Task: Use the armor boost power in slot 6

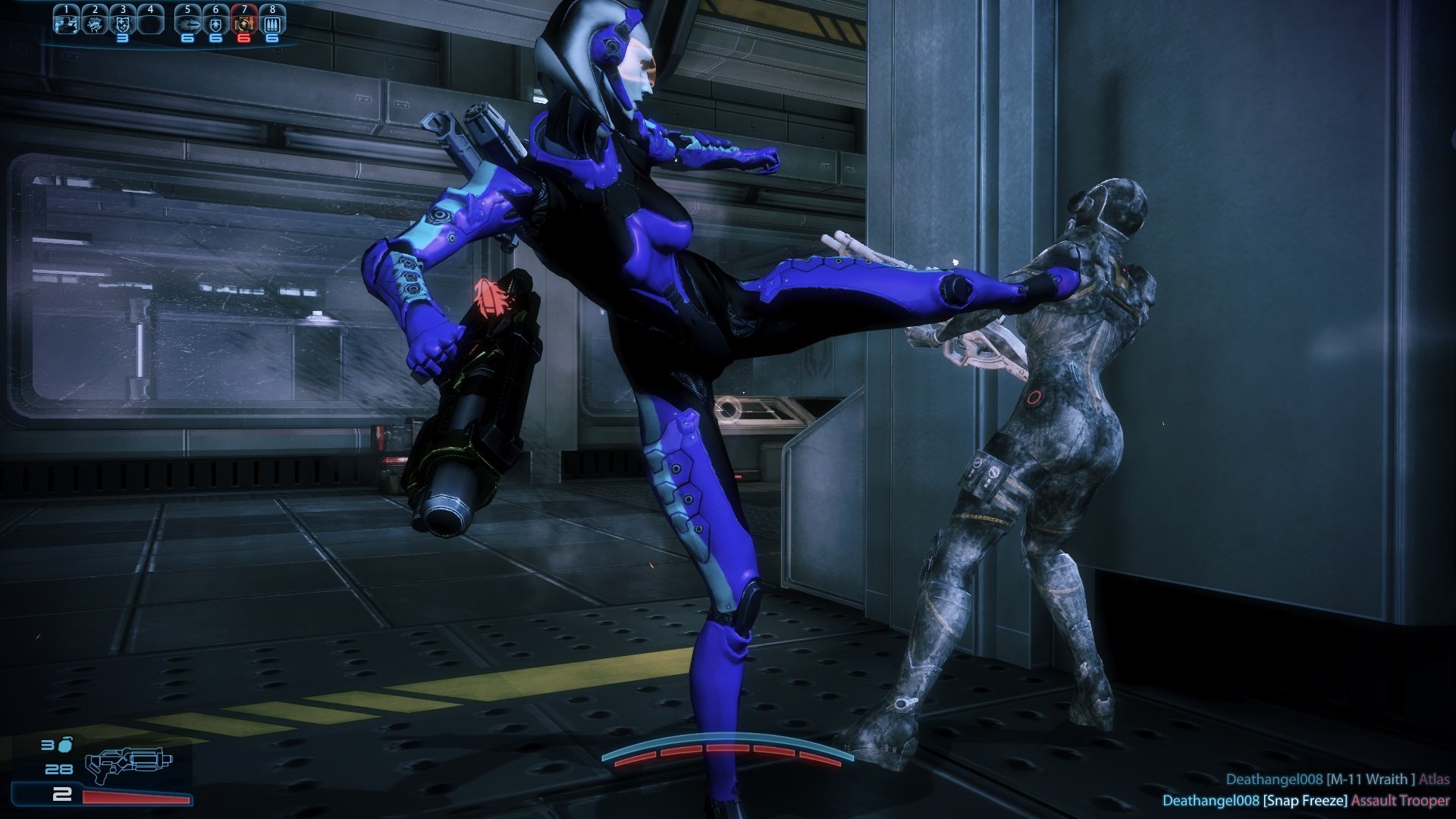Action: [x=215, y=23]
